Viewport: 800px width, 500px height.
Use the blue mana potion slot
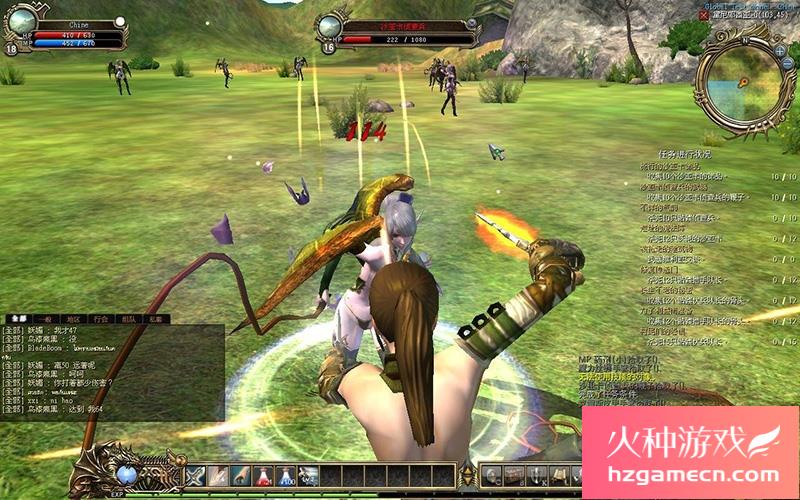286,476
